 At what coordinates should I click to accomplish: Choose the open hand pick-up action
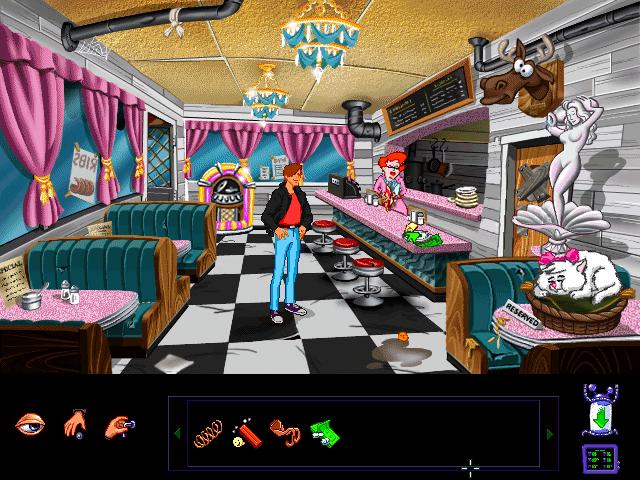[x=77, y=424]
